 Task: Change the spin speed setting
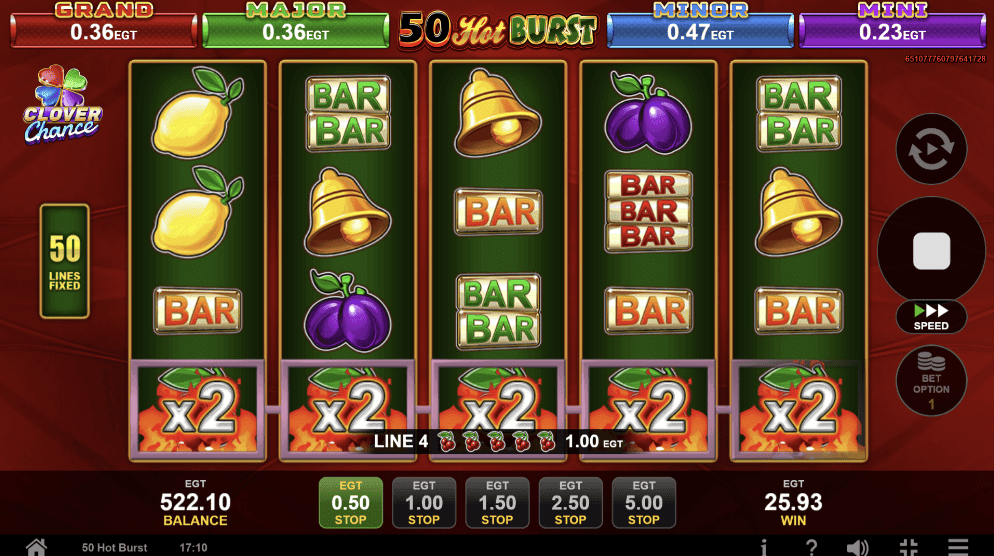(x=931, y=316)
